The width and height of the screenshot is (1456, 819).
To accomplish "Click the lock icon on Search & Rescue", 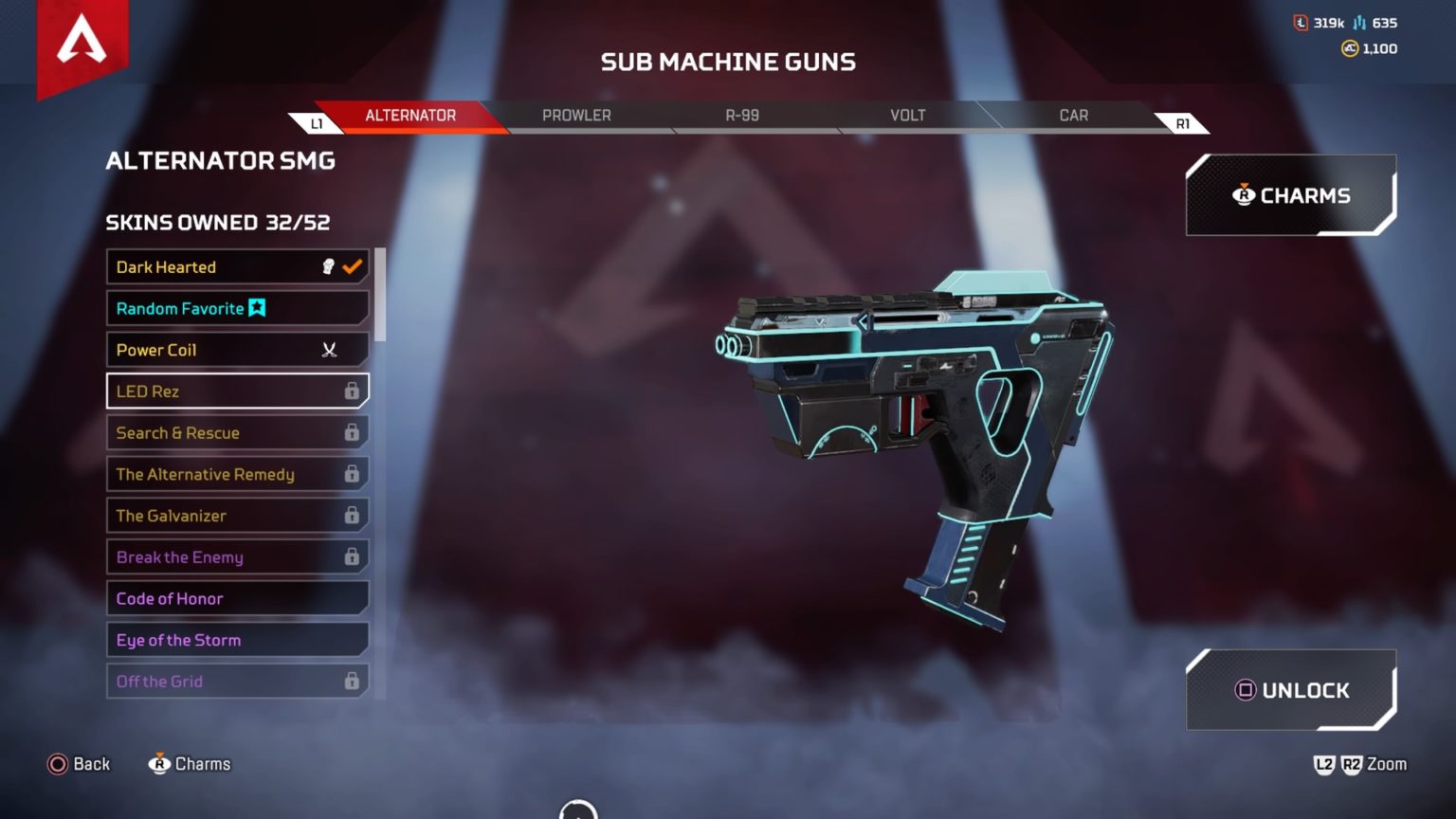I will point(352,432).
